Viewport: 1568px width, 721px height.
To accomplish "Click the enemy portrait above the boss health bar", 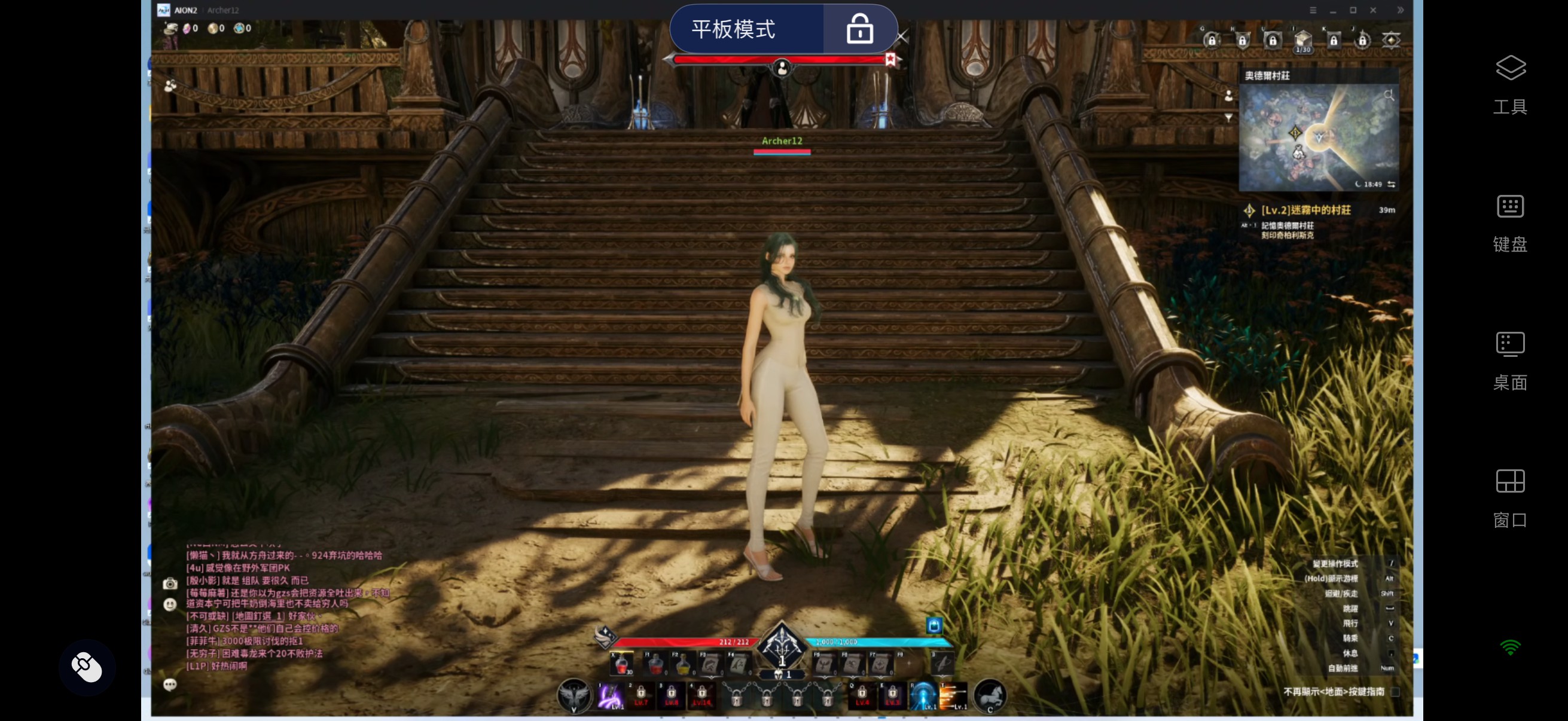I will coord(781,68).
